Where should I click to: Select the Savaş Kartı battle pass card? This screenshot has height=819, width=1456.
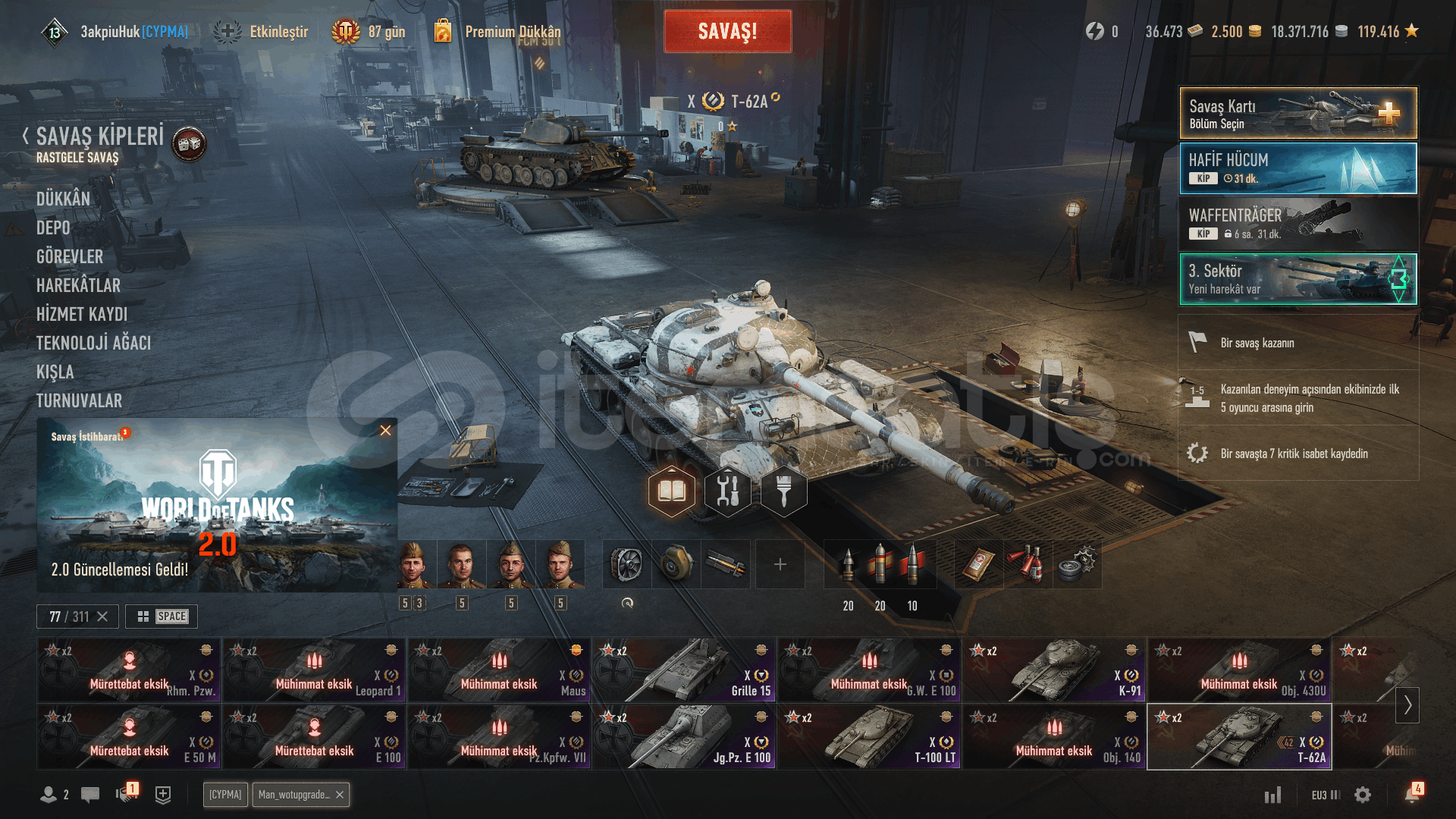tap(1298, 114)
